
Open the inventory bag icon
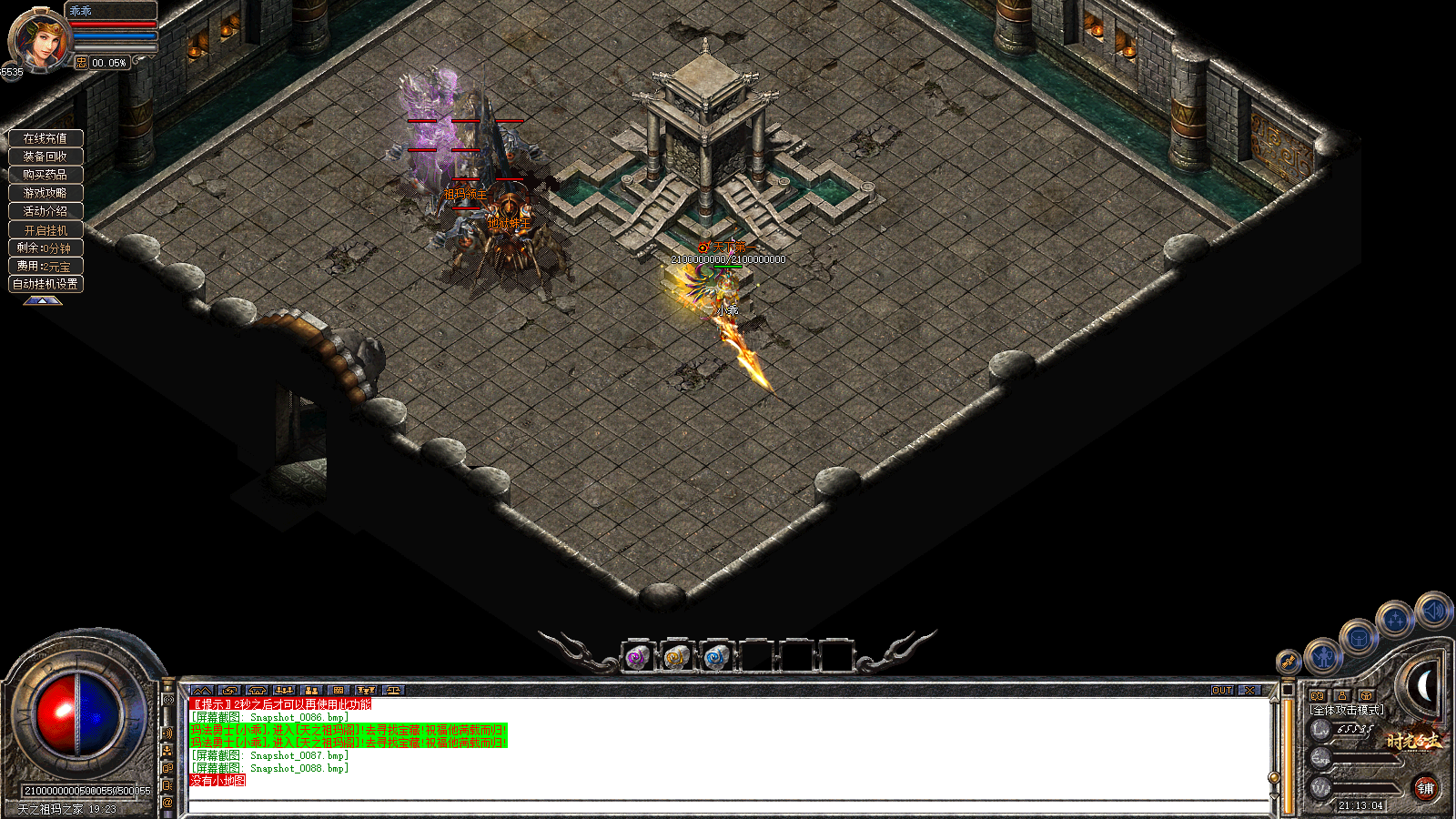(1358, 639)
